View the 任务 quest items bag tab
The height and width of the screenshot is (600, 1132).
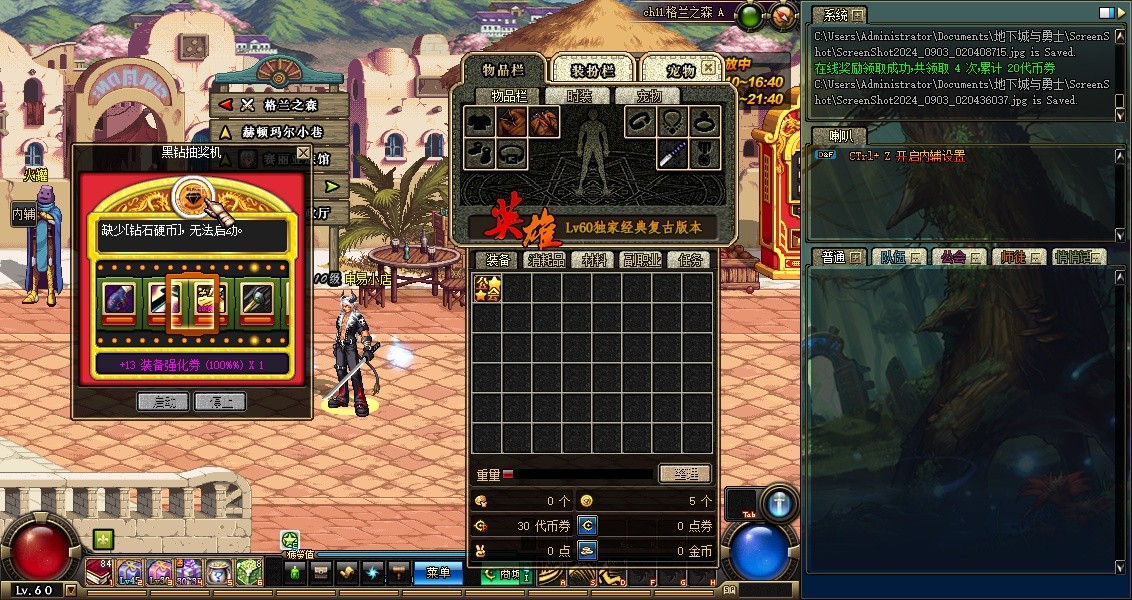point(691,260)
